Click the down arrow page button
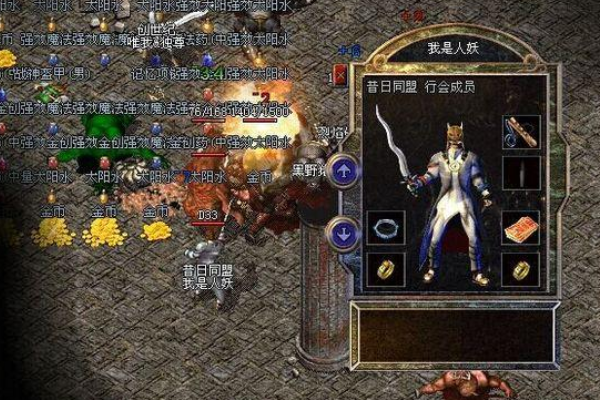The image size is (600, 400). click(x=343, y=235)
